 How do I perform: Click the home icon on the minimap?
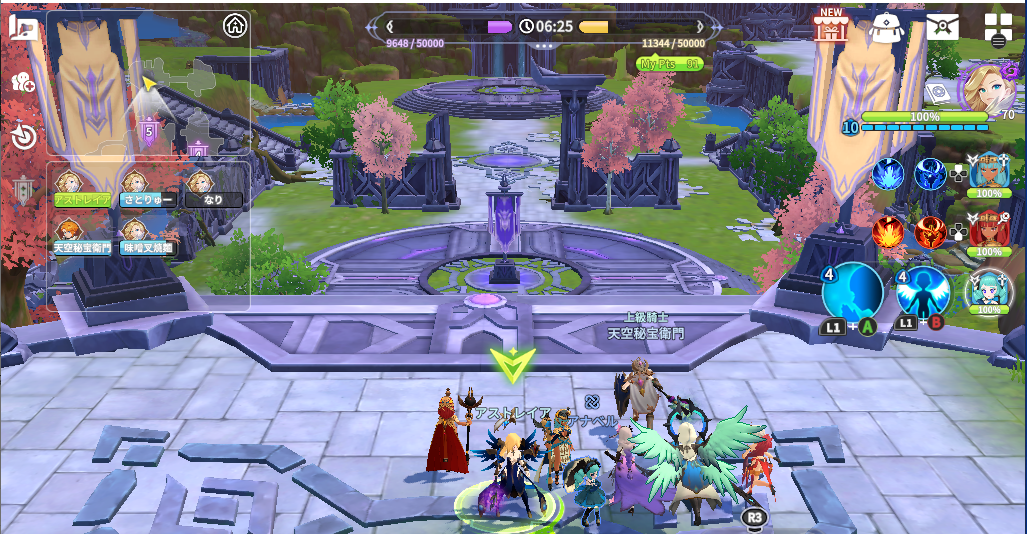pos(235,24)
